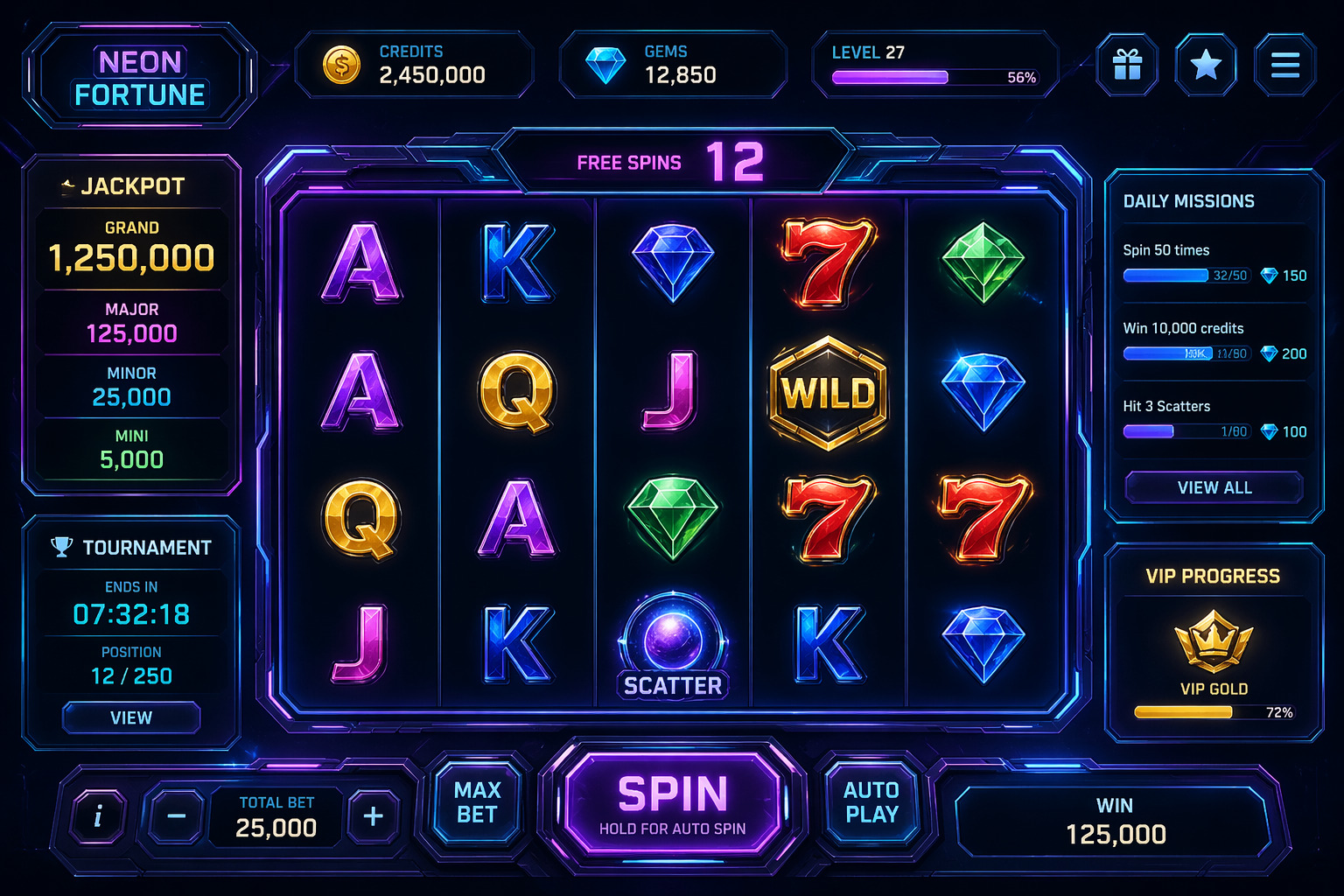Screen dimensions: 1344x896
Task: Open the gift rewards icon
Action: click(1127, 65)
